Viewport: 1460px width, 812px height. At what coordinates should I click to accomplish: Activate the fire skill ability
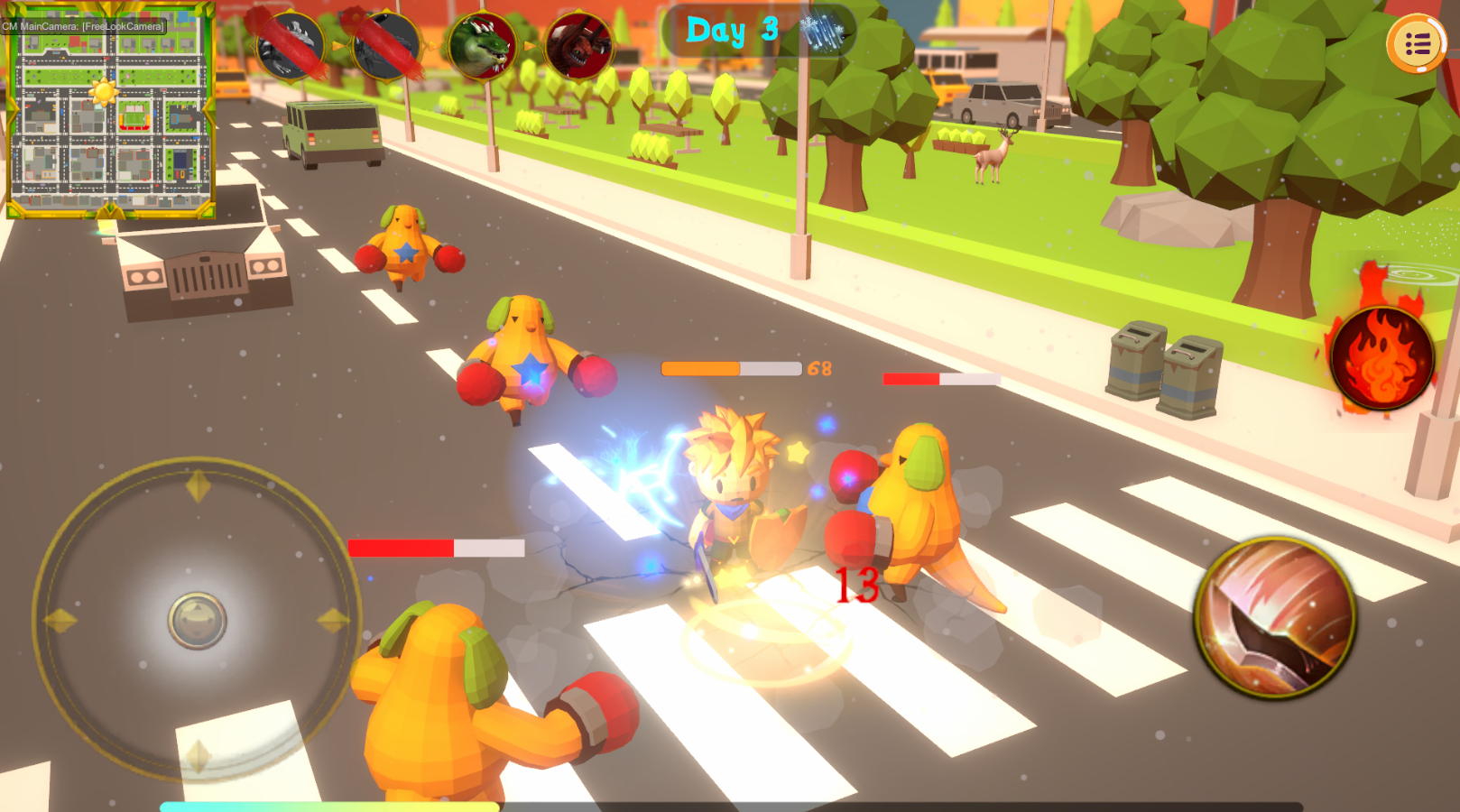click(1381, 357)
